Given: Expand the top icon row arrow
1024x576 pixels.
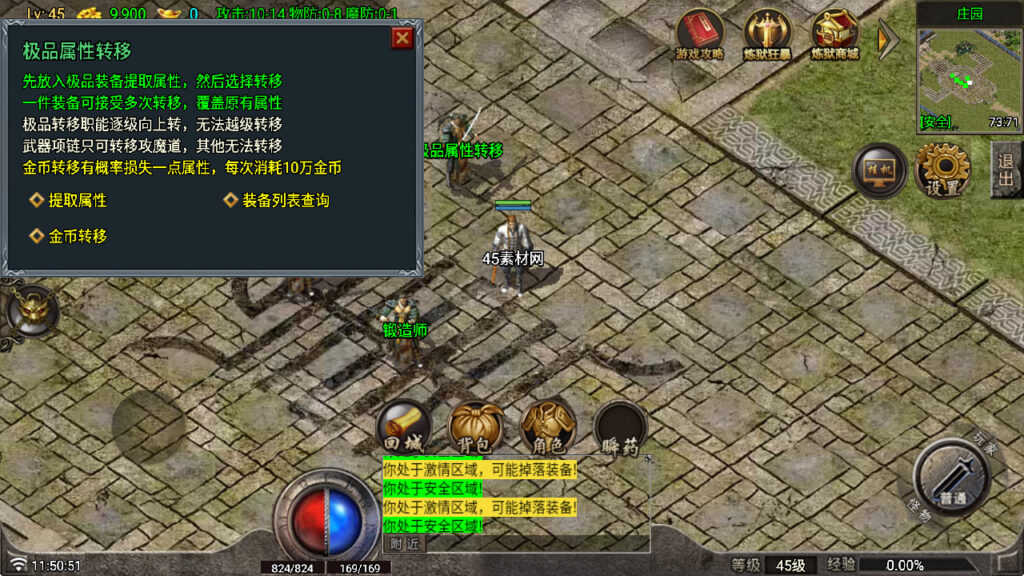Looking at the screenshot, I should [884, 40].
